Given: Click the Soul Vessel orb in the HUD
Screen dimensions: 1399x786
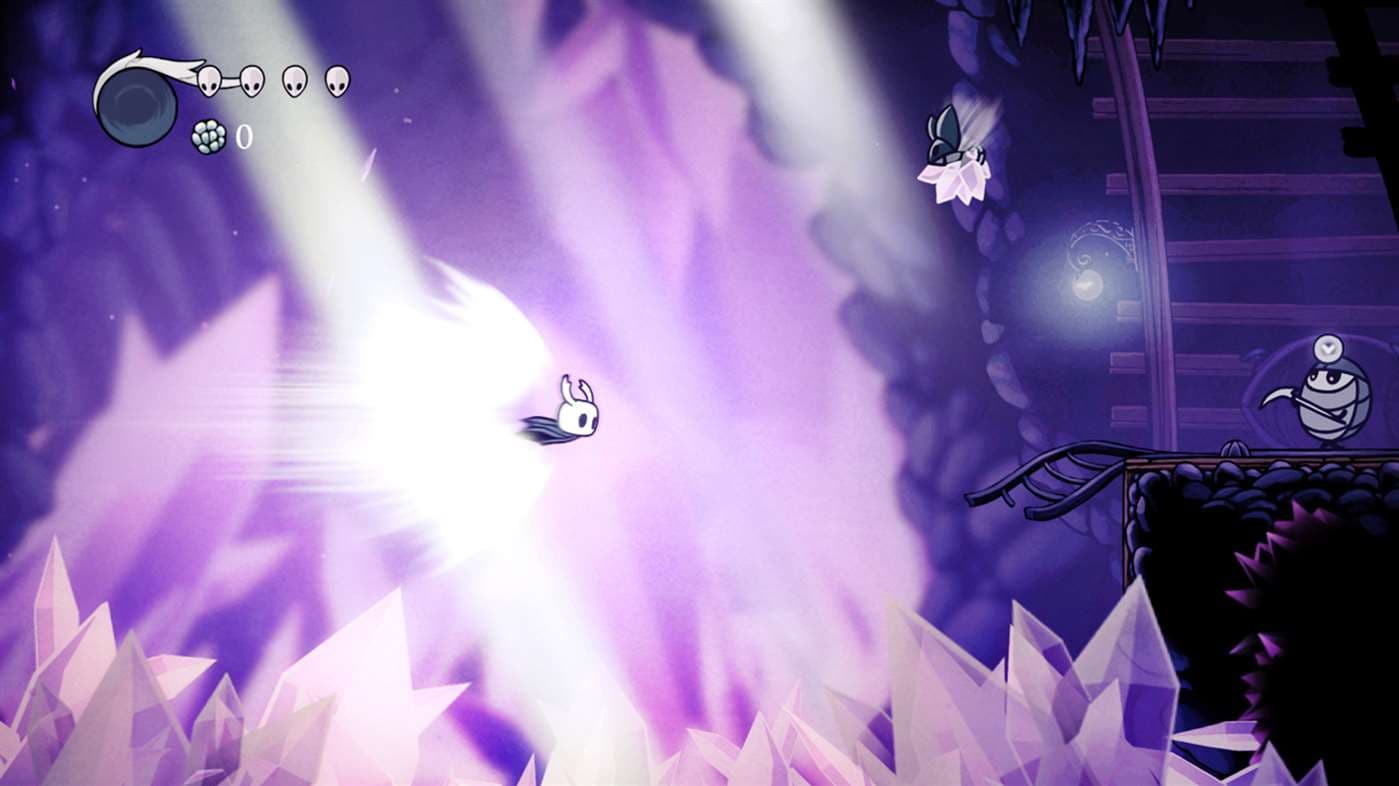Looking at the screenshot, I should tap(137, 108).
